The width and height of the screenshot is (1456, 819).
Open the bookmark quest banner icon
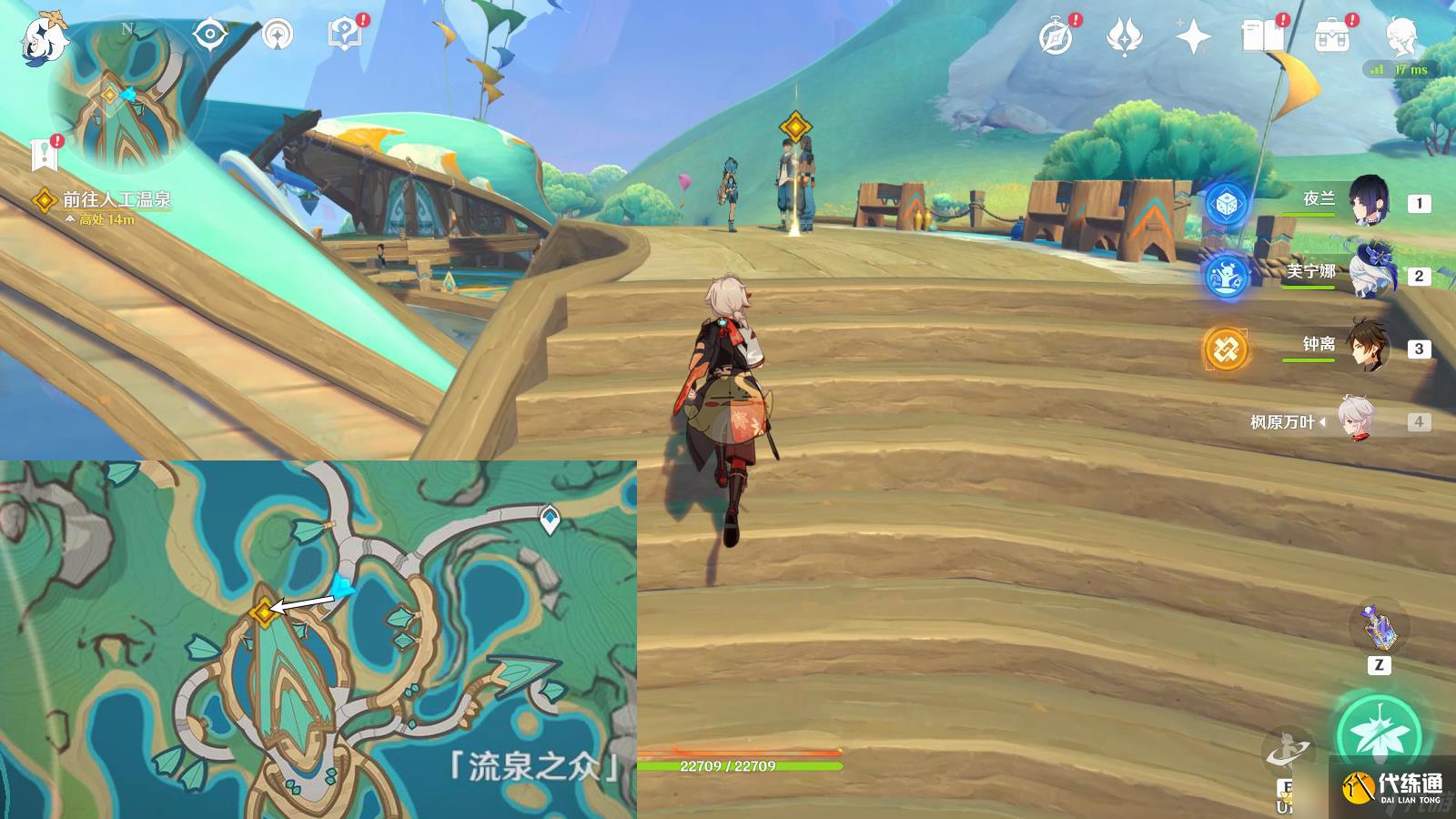[x=44, y=156]
